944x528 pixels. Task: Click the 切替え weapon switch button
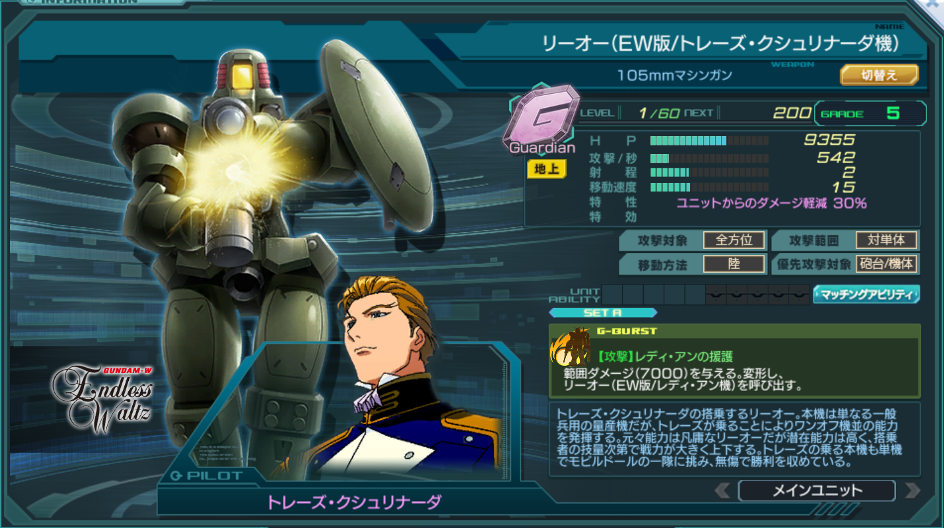coord(878,75)
